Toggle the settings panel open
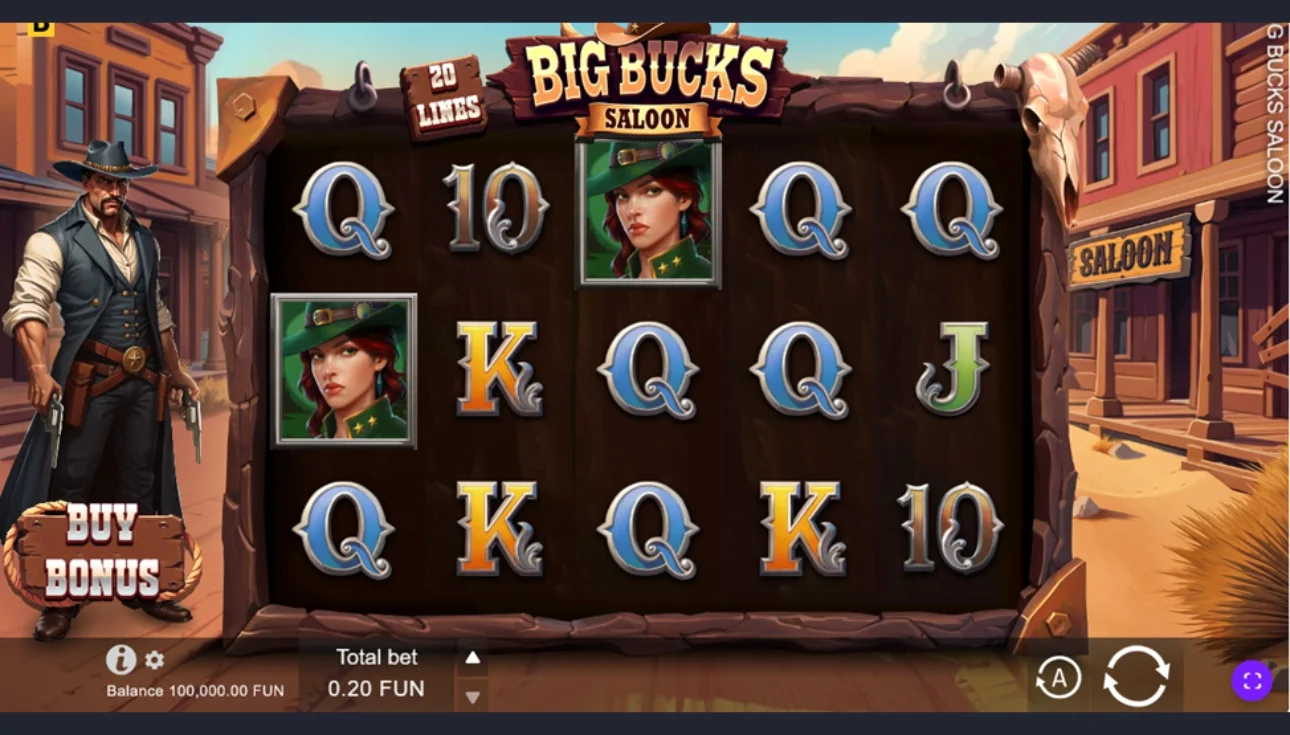The height and width of the screenshot is (735, 1290). (156, 660)
